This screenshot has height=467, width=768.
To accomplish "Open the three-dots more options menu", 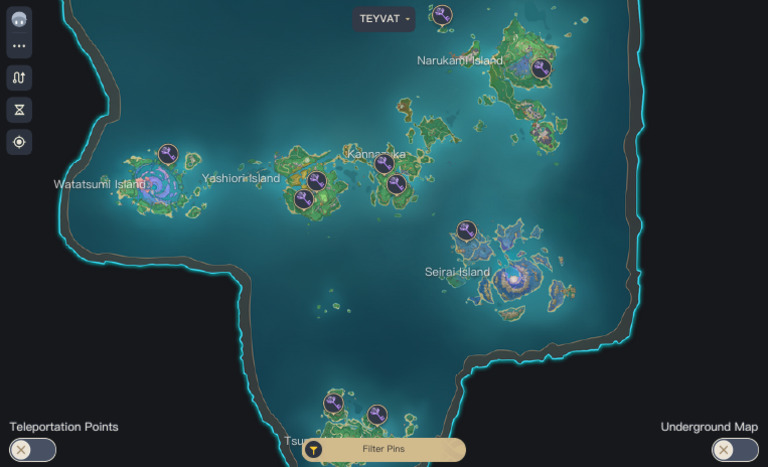I will [19, 46].
